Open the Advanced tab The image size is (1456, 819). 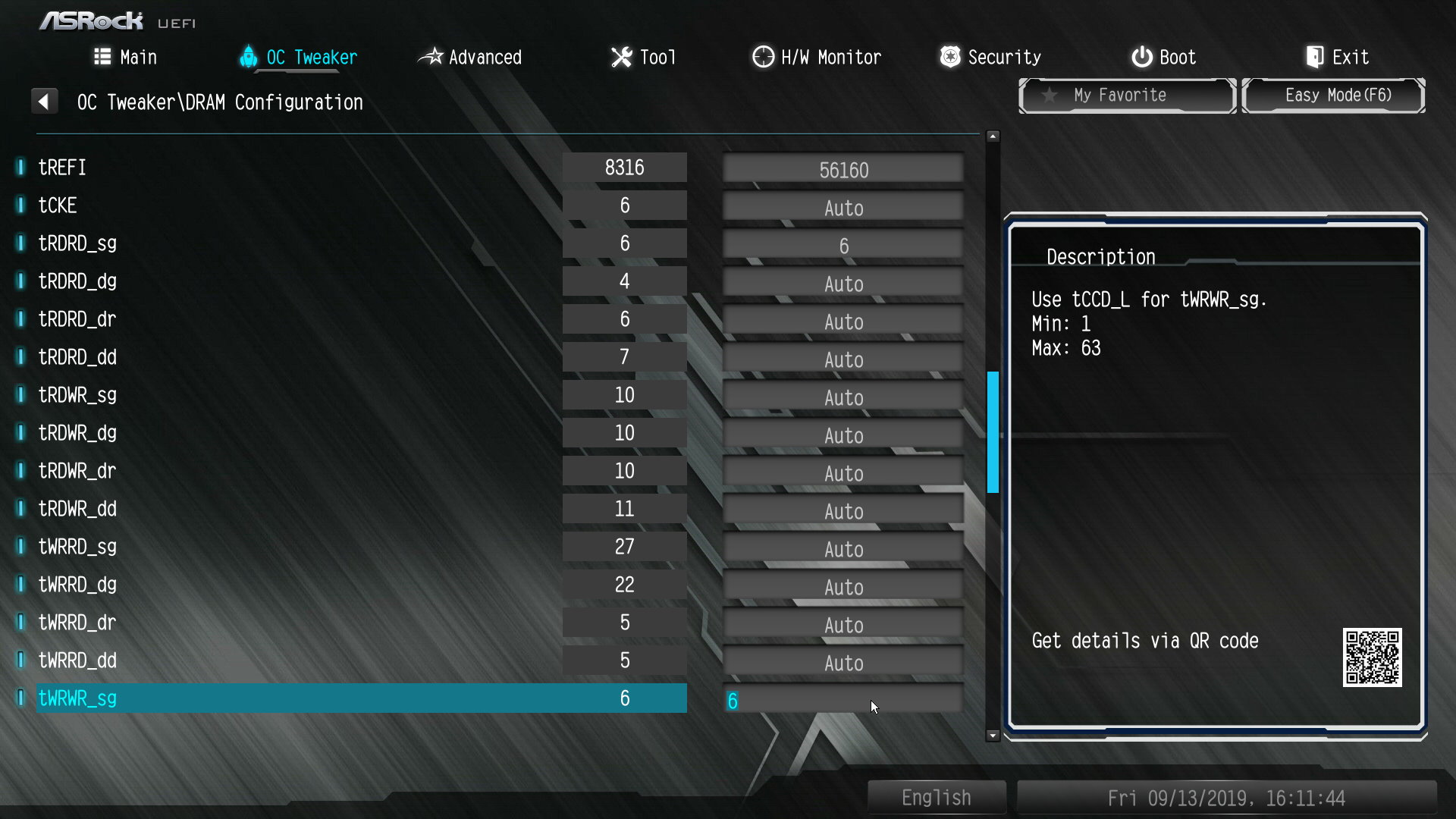pyautogui.click(x=470, y=58)
